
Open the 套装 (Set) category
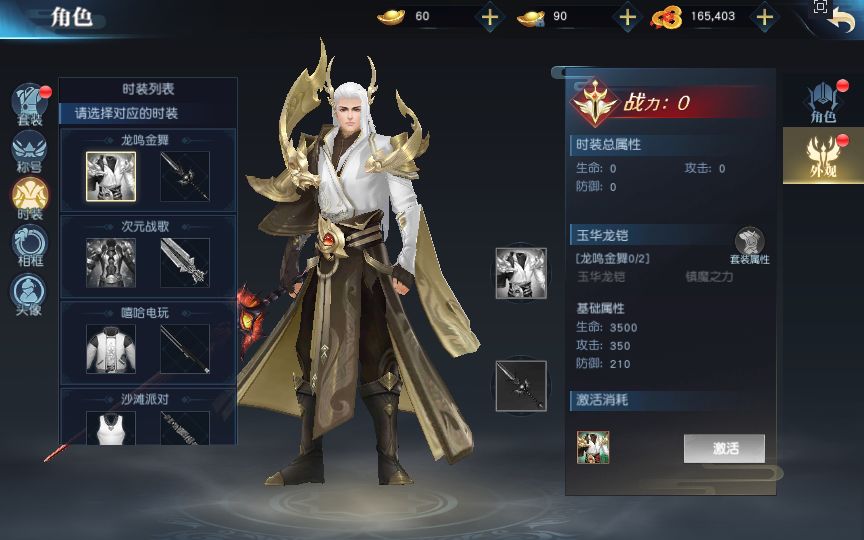coord(29,105)
